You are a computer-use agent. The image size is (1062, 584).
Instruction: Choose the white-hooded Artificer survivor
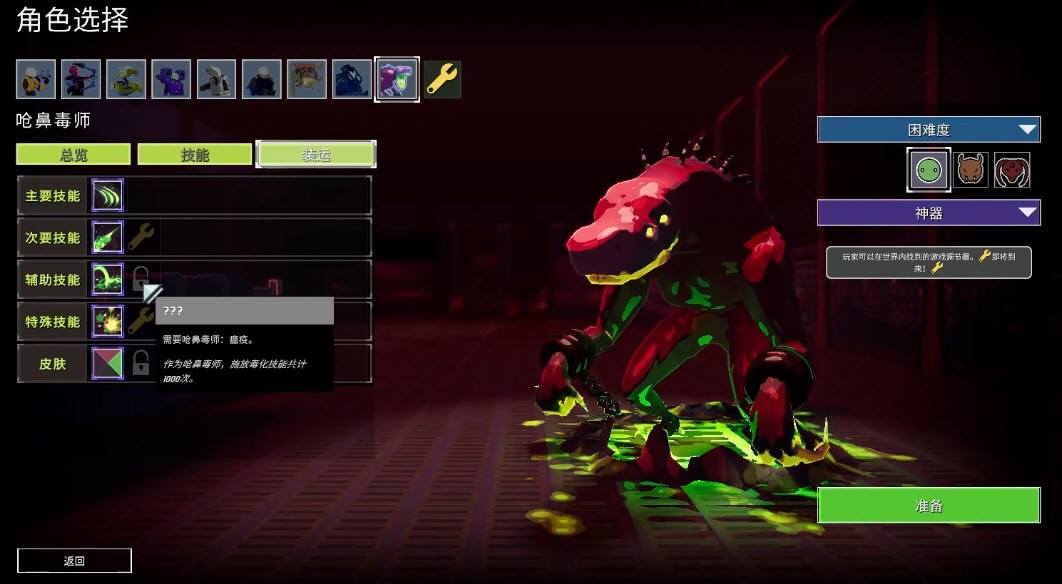coord(216,79)
